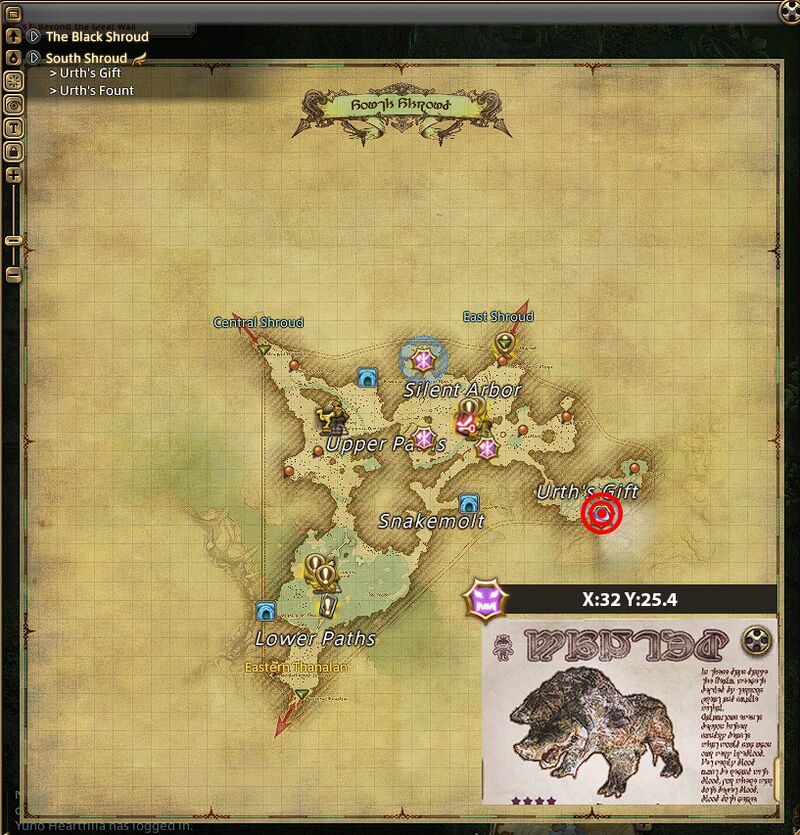
Task: Select the aetheryte marker above Silent Arbor
Action: 423,358
